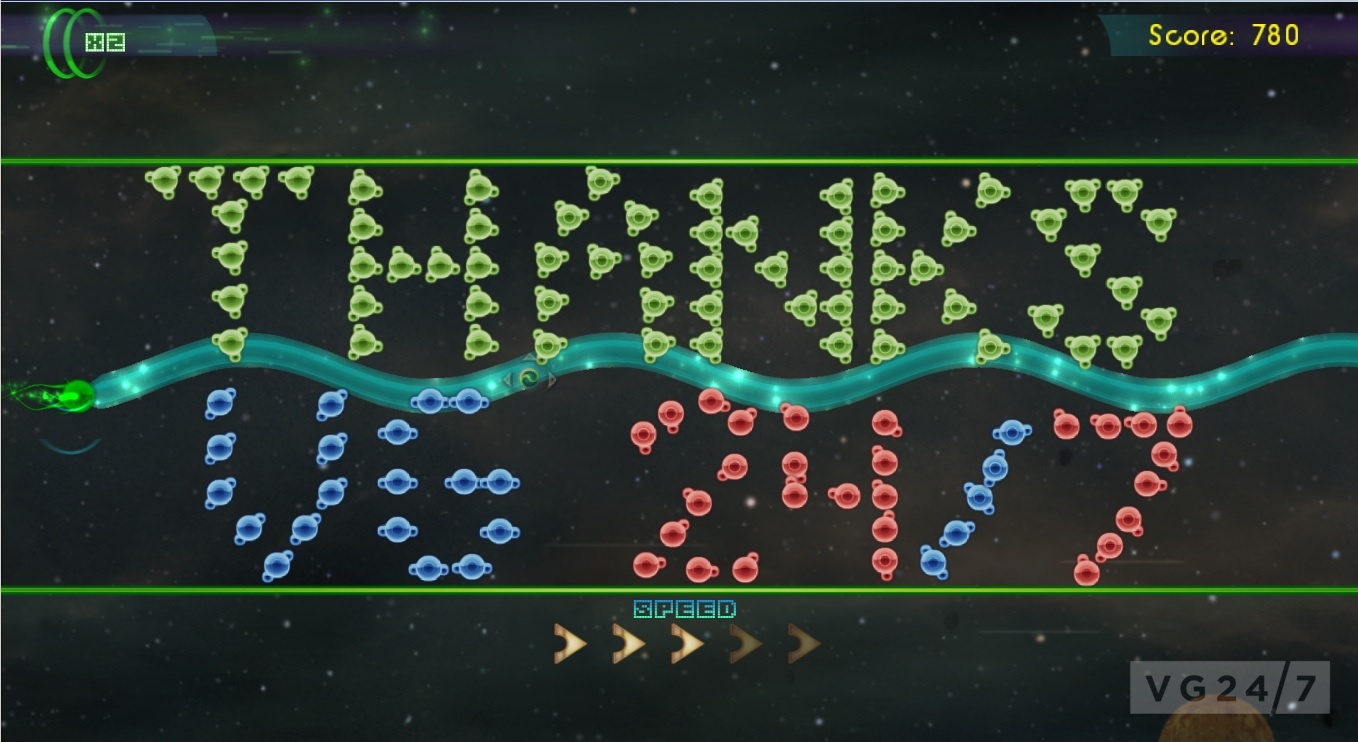Expand the faint arrow above the track power-up
1358x742 pixels.
529,356
